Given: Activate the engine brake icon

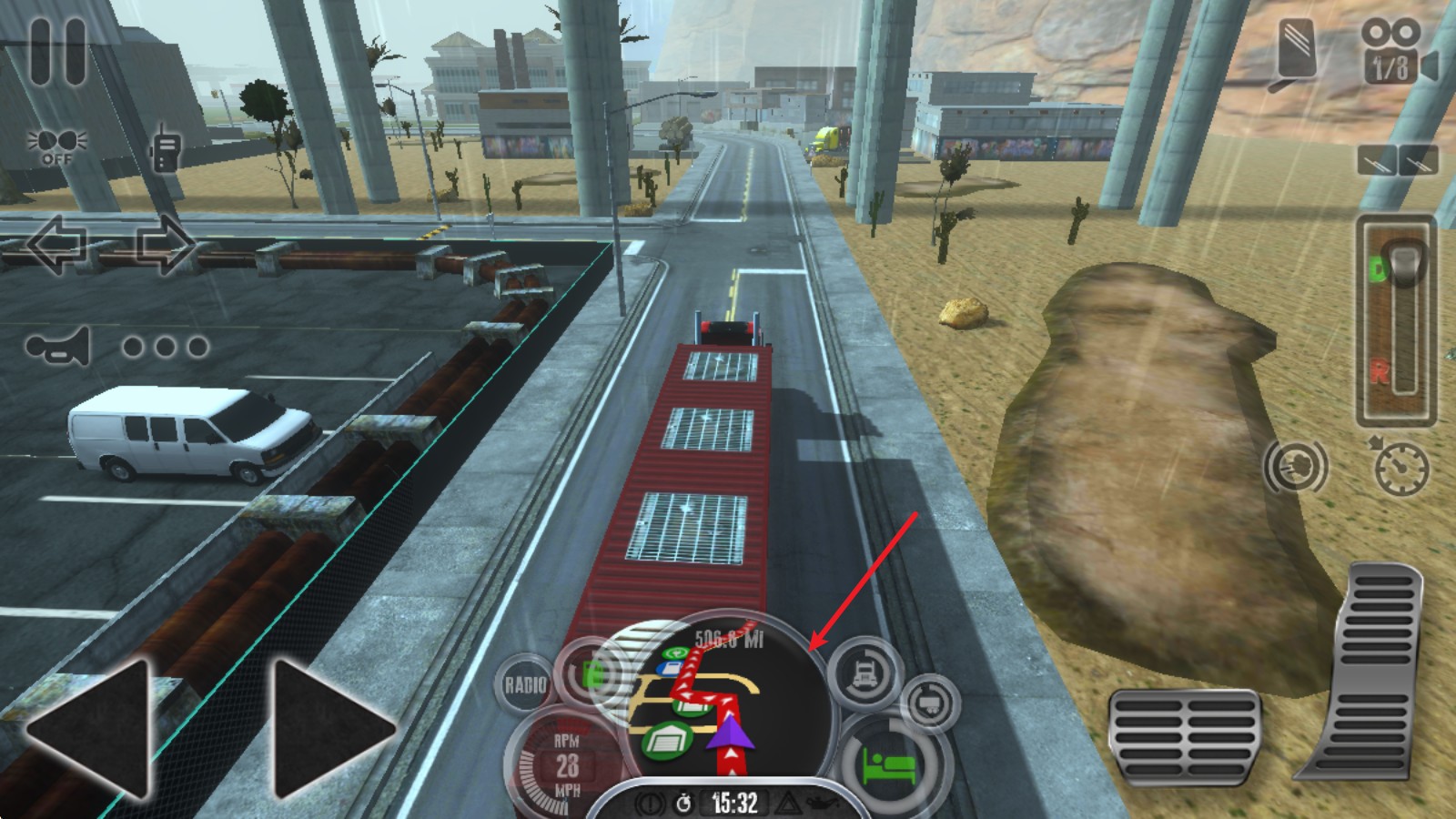Looking at the screenshot, I should point(1296,467).
